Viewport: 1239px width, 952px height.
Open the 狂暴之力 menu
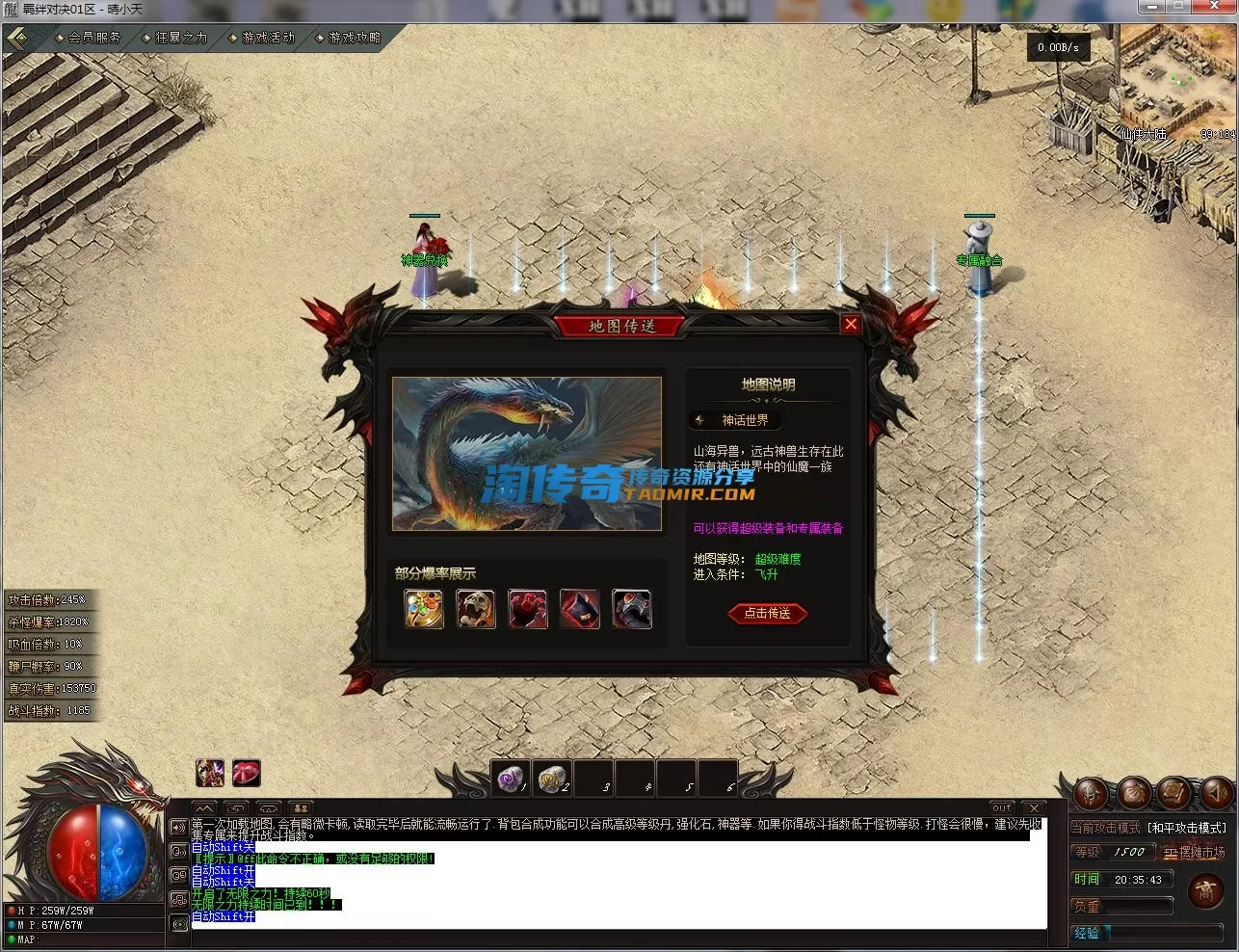180,38
